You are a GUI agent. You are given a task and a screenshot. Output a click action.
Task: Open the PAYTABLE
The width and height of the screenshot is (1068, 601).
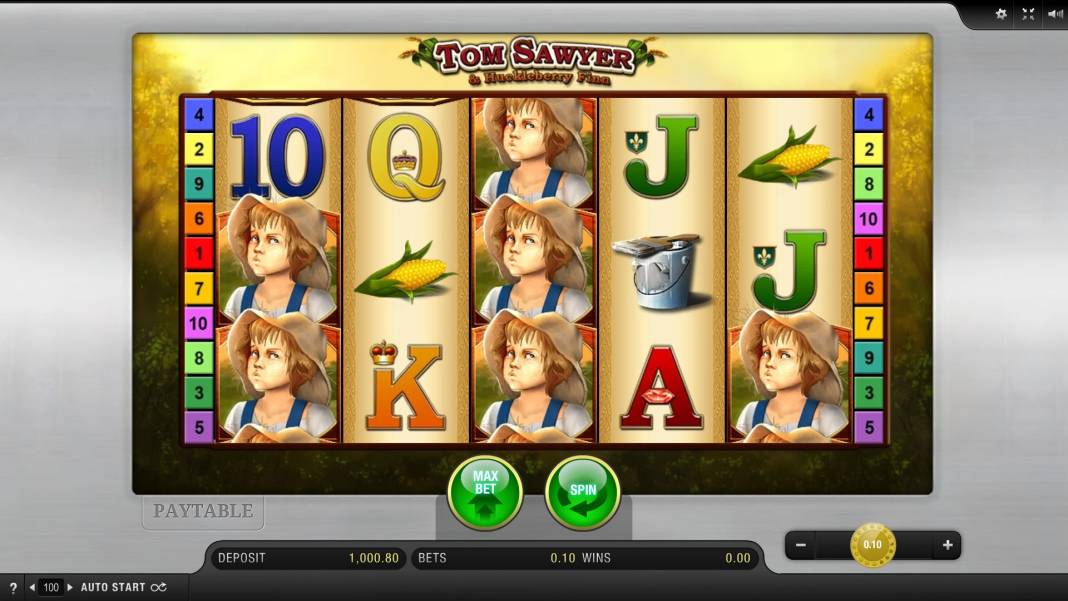click(203, 511)
